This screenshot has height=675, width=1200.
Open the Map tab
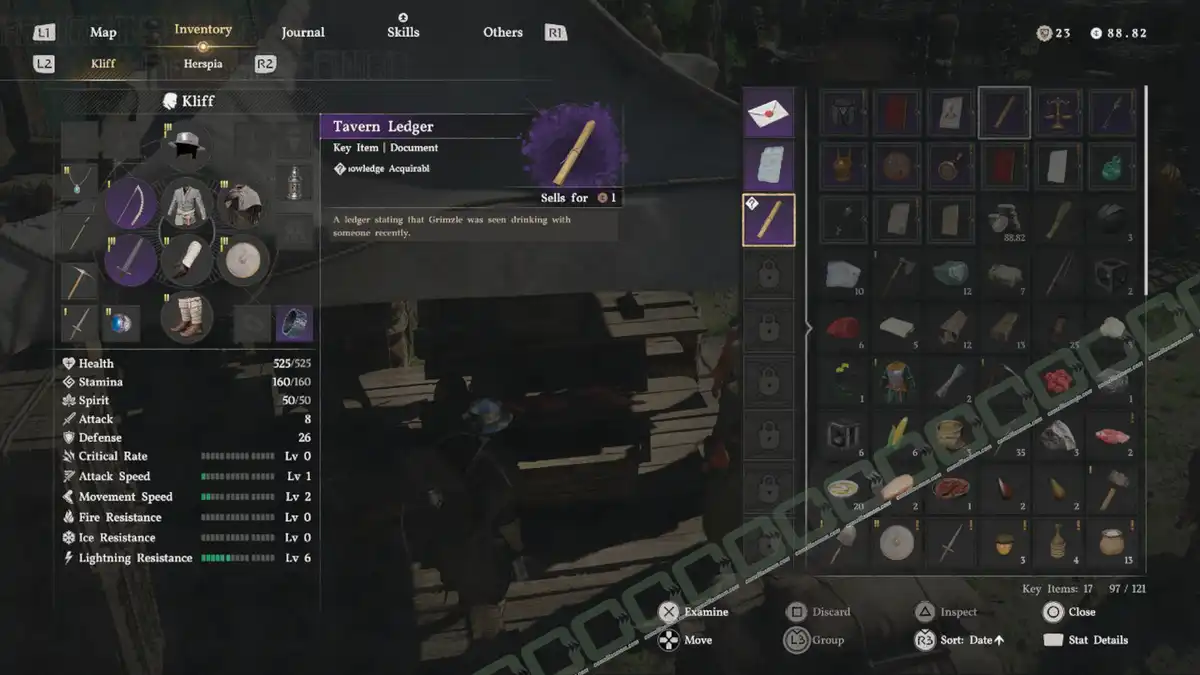(x=103, y=33)
